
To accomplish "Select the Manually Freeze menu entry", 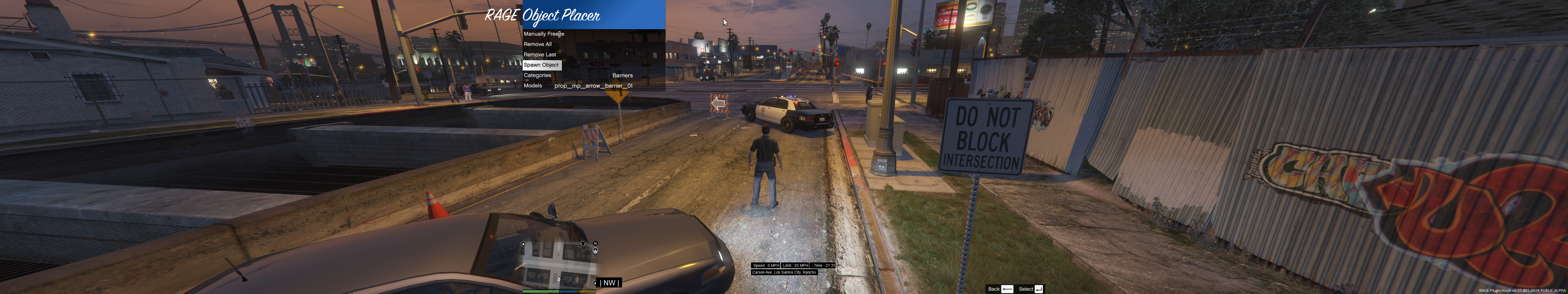I will [x=544, y=34].
